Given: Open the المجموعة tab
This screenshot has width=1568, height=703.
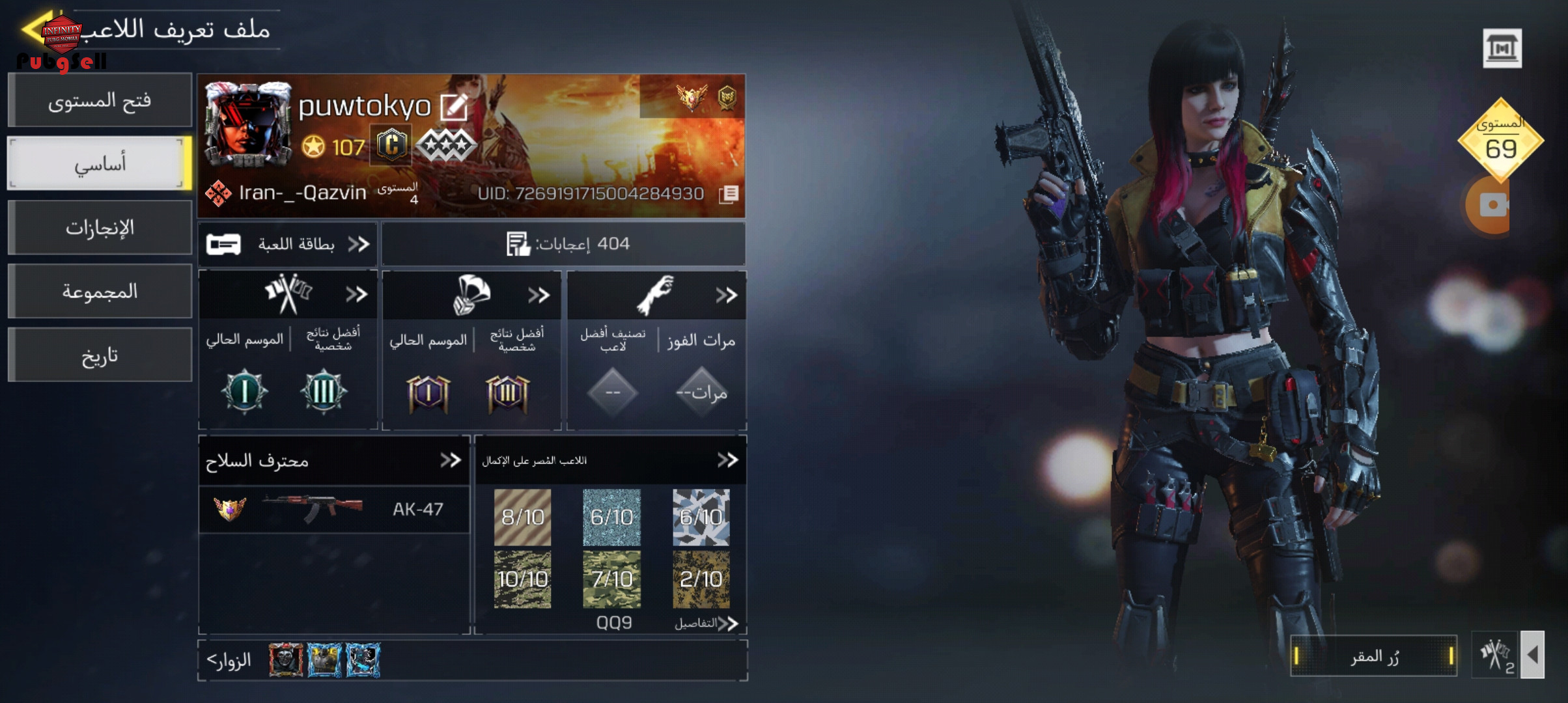Looking at the screenshot, I should (x=100, y=291).
